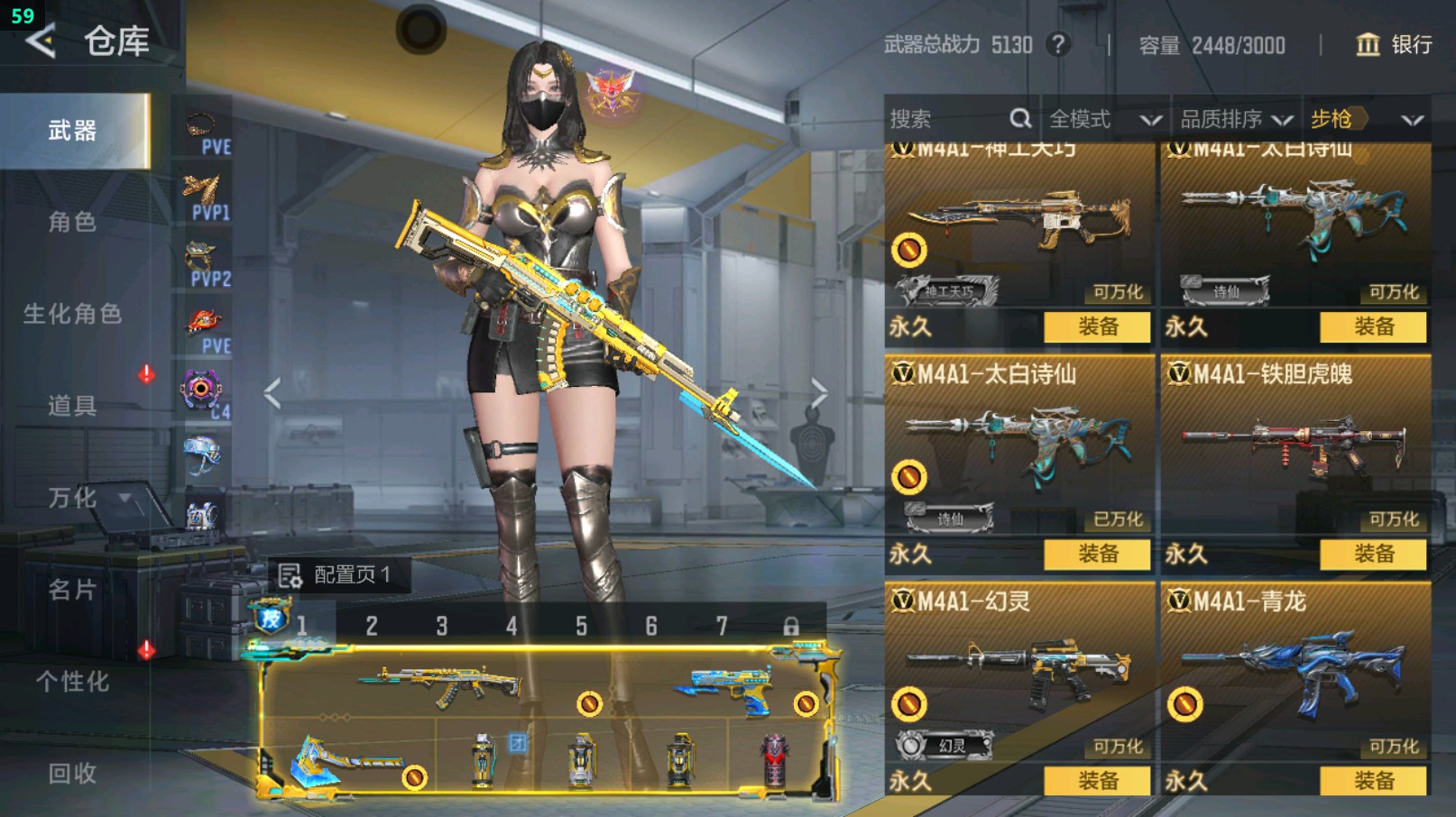Image resolution: width=1456 pixels, height=817 pixels.
Task: Open the 道具 items tab
Action: pos(73,406)
